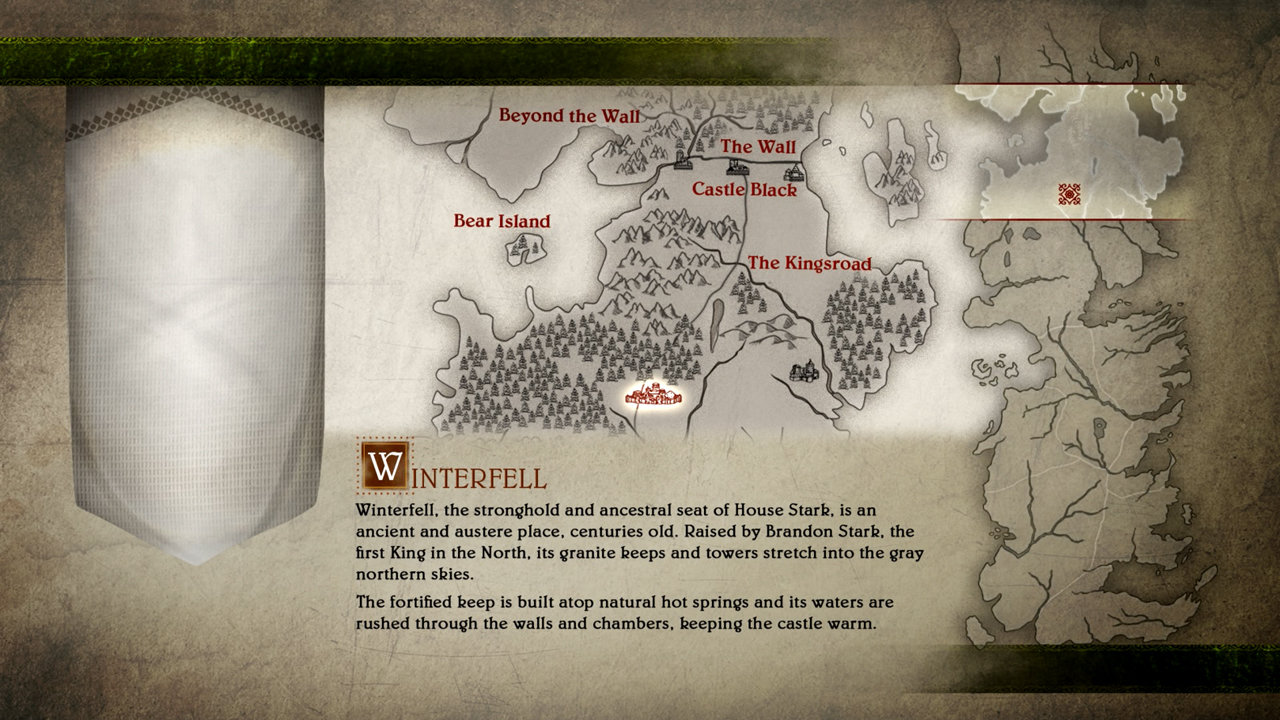Select the highlighted Winterfell castle marker
The height and width of the screenshot is (720, 1280).
tap(652, 396)
